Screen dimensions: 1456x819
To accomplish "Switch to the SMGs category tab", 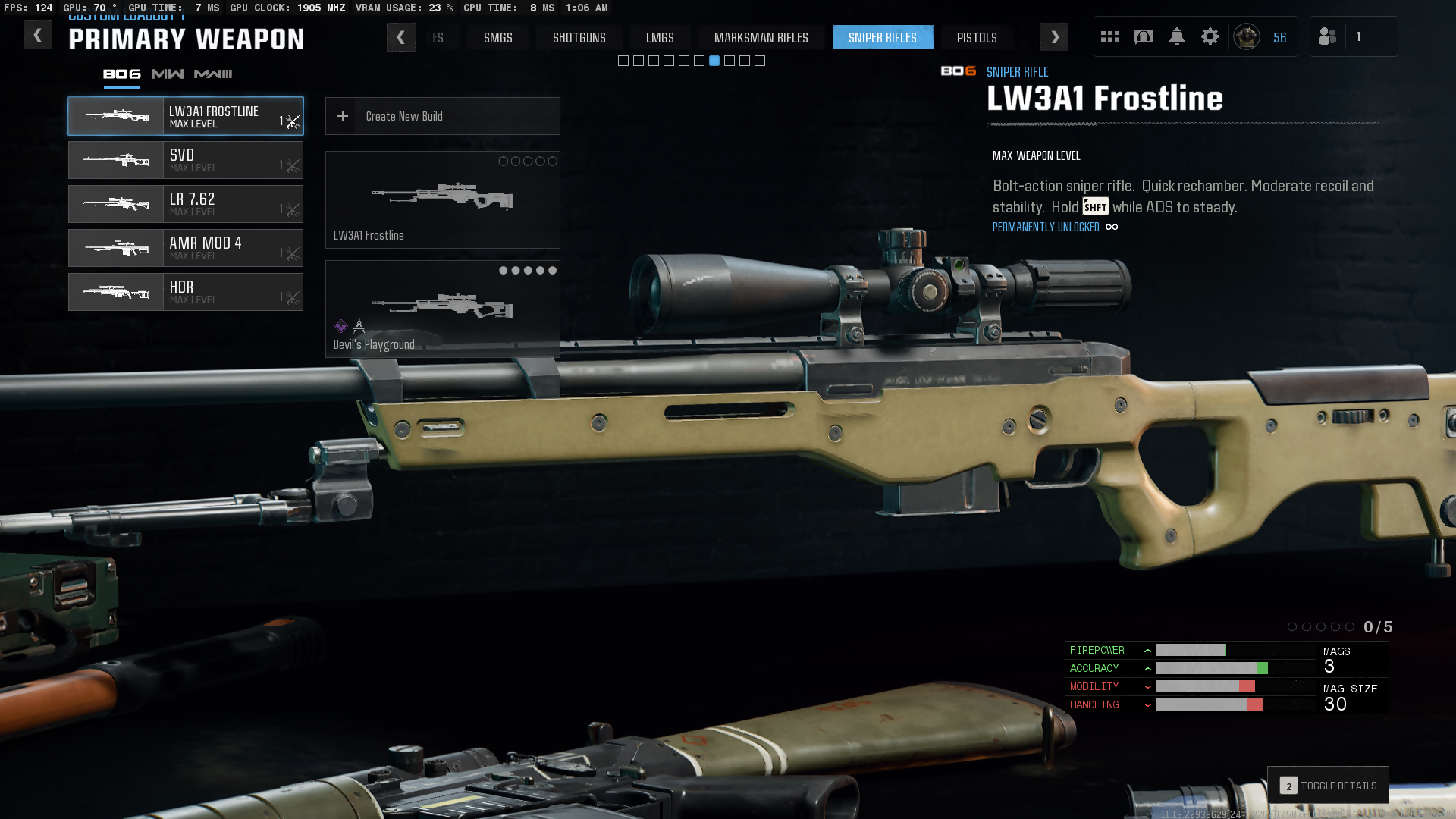I will 497,37.
